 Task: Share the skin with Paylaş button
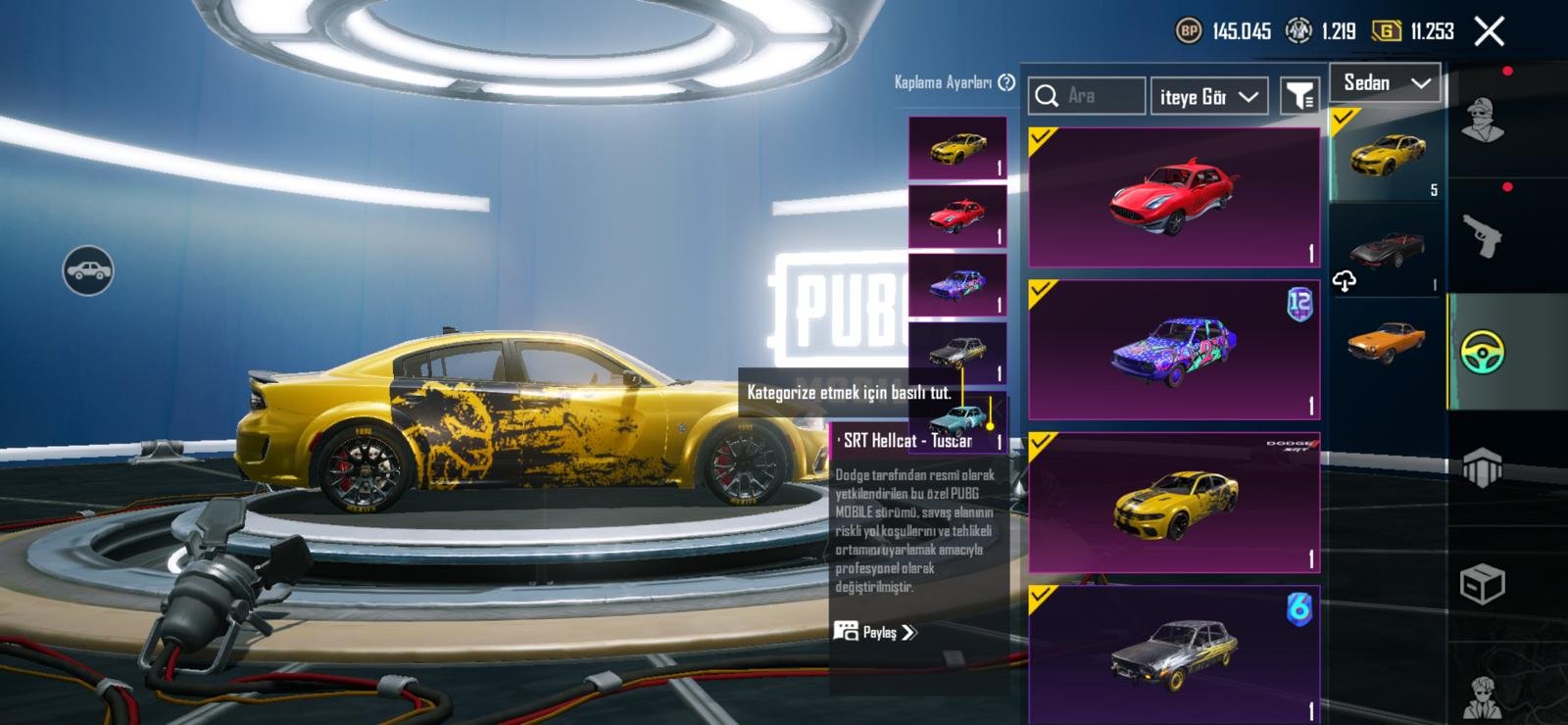pos(875,632)
